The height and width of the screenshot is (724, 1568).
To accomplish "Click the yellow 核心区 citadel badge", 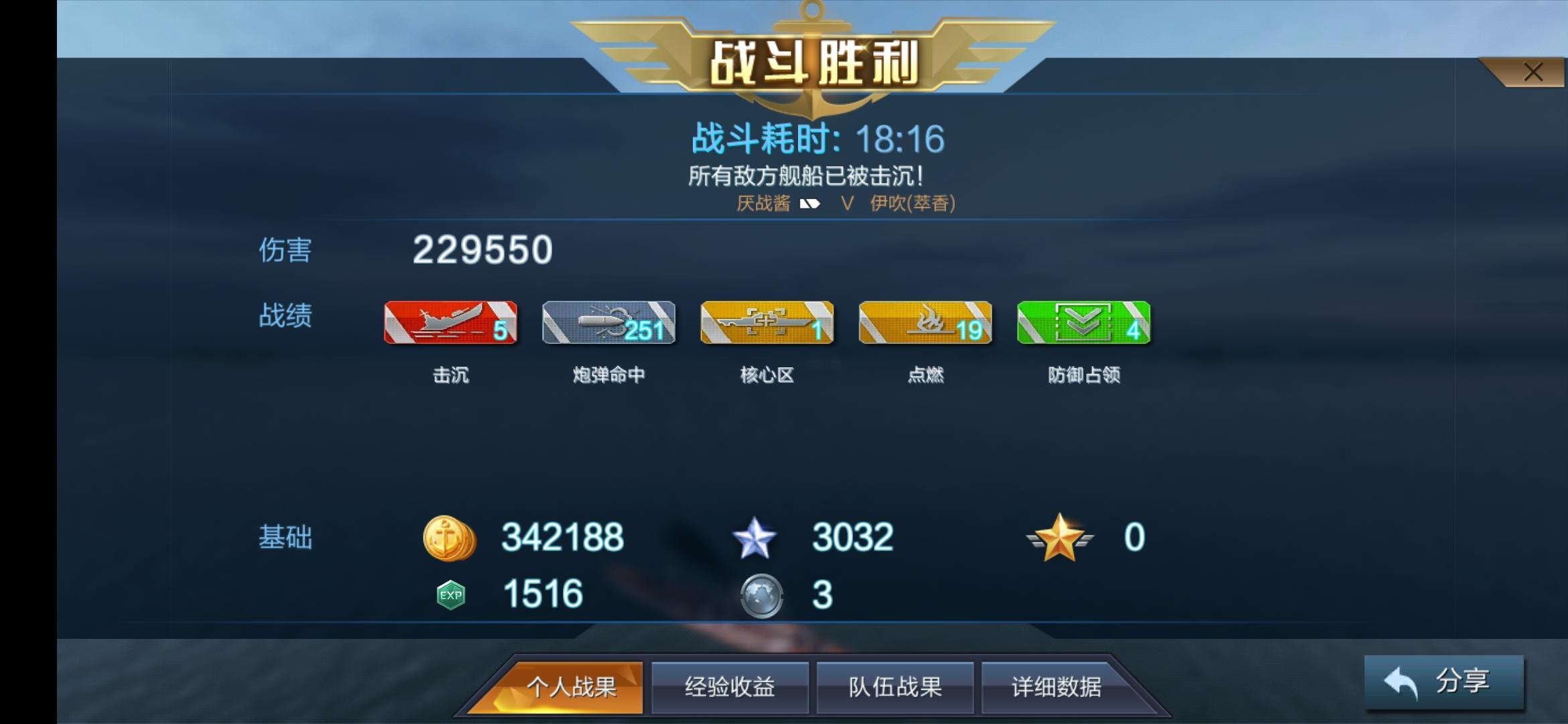I will 767,324.
